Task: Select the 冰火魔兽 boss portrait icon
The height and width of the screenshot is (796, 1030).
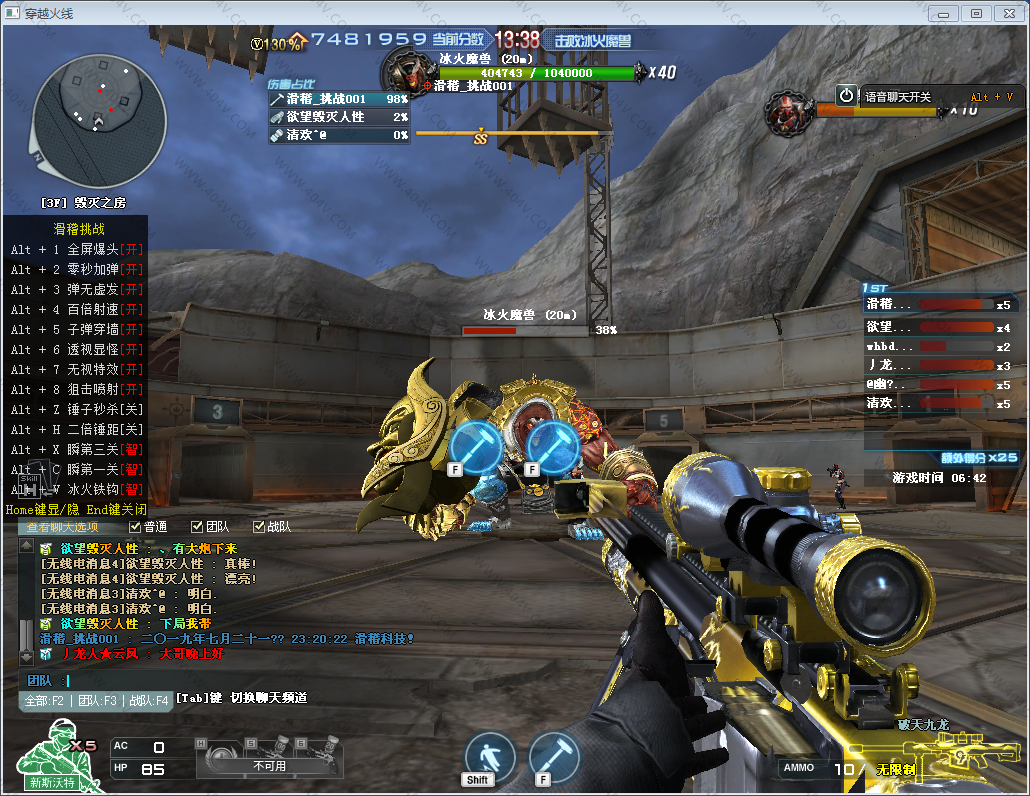Action: [406, 70]
